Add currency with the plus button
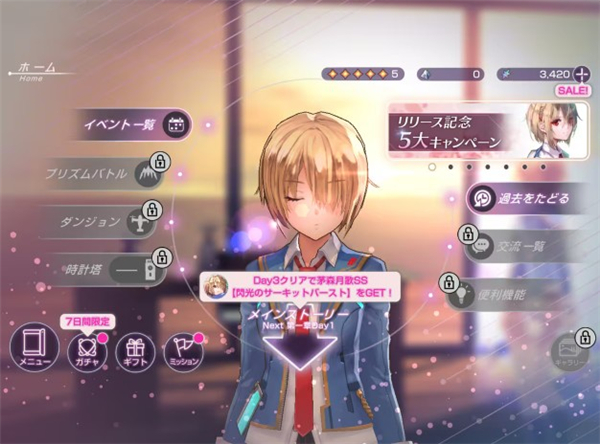 tap(579, 73)
